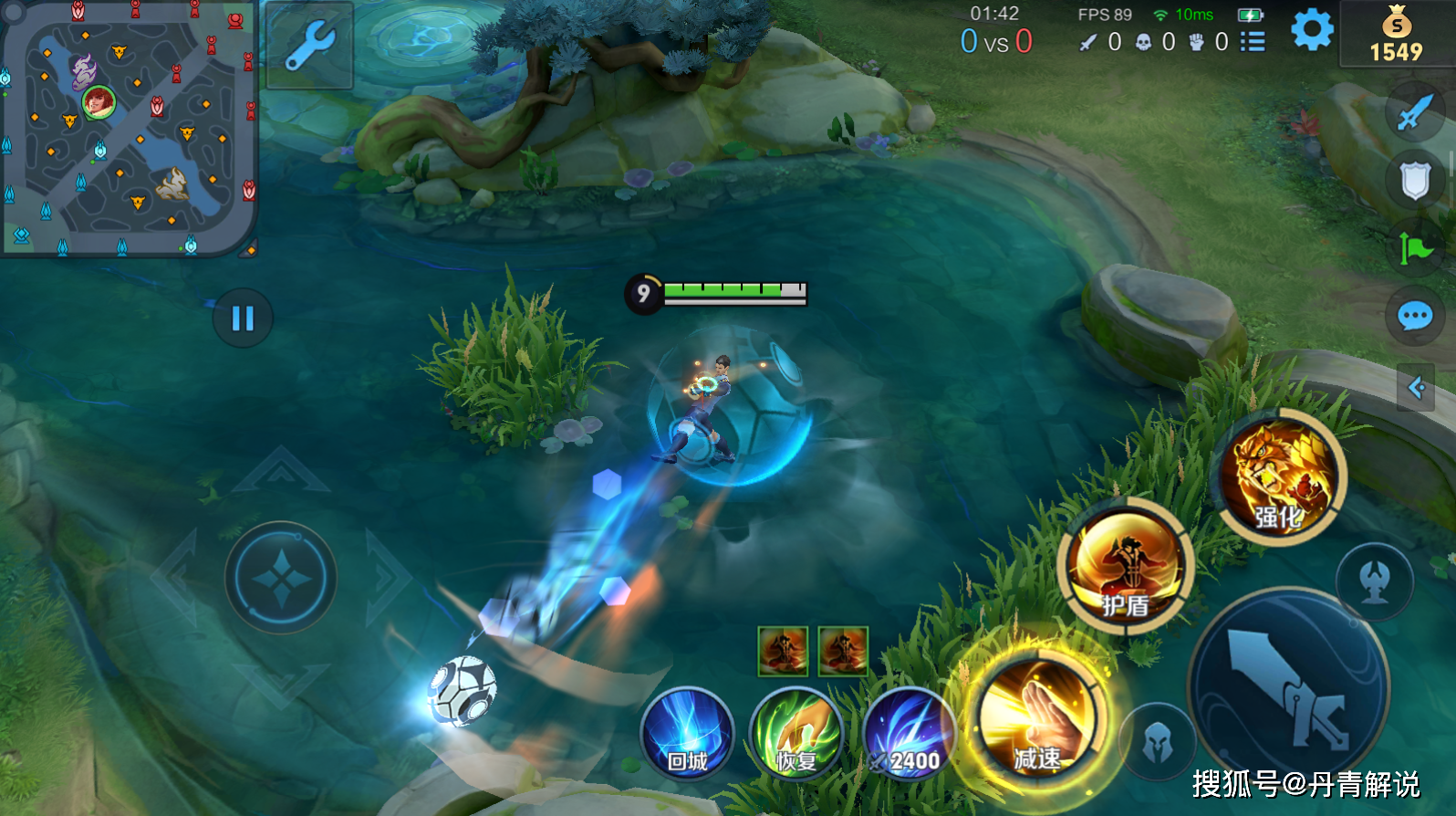Activate the 强化 lion ability

[x=1283, y=477]
